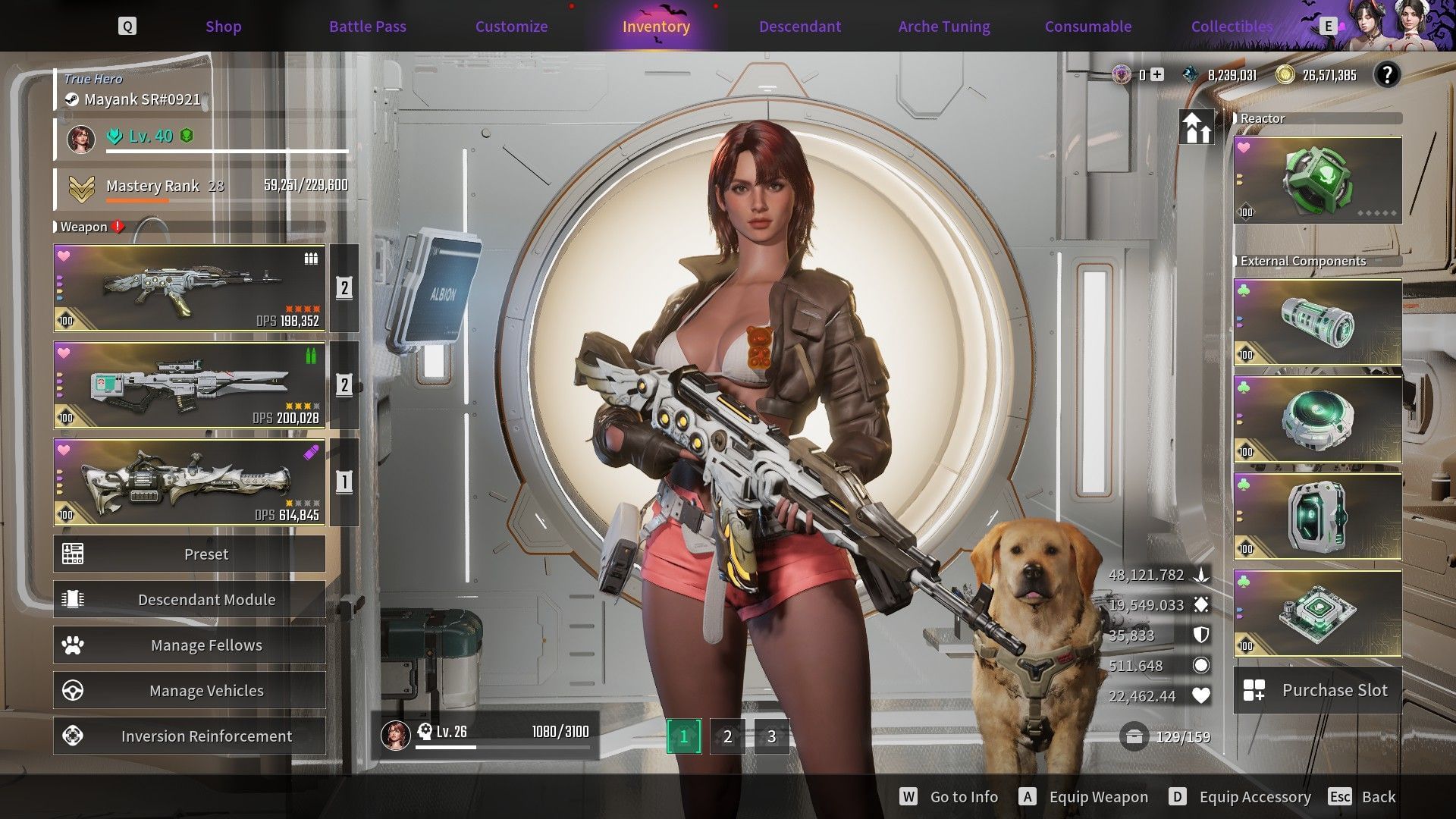Open Inversion Reinforcement
The height and width of the screenshot is (819, 1456).
(206, 735)
